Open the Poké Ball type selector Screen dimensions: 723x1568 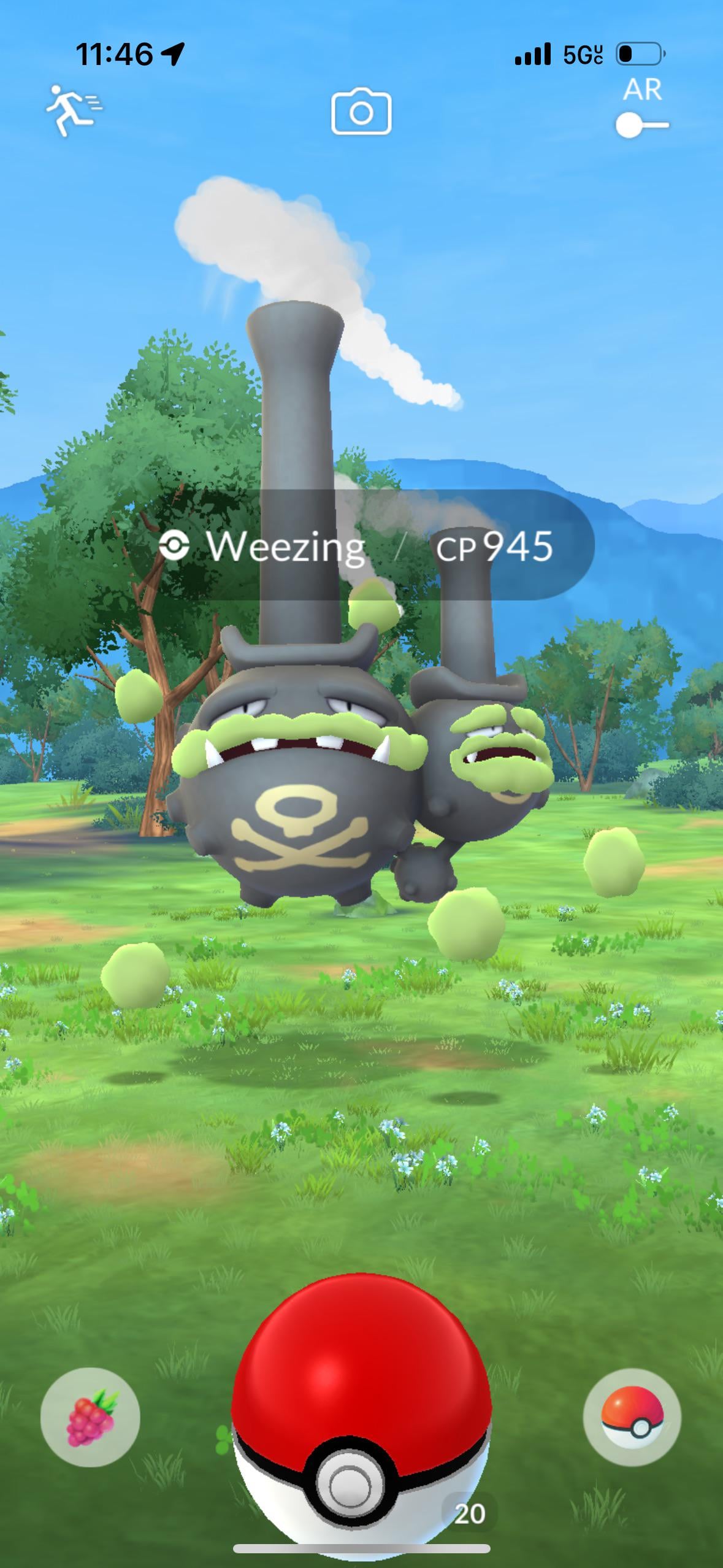[x=632, y=1417]
